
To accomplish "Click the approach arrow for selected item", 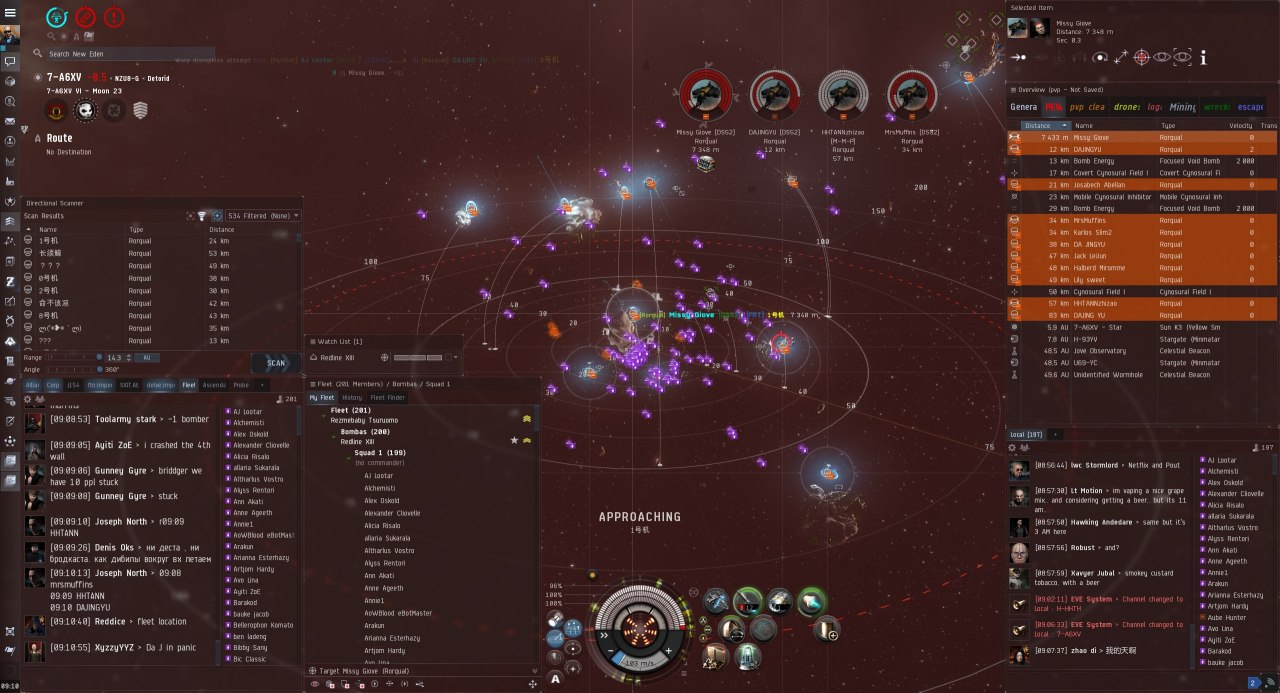I will (1018, 58).
